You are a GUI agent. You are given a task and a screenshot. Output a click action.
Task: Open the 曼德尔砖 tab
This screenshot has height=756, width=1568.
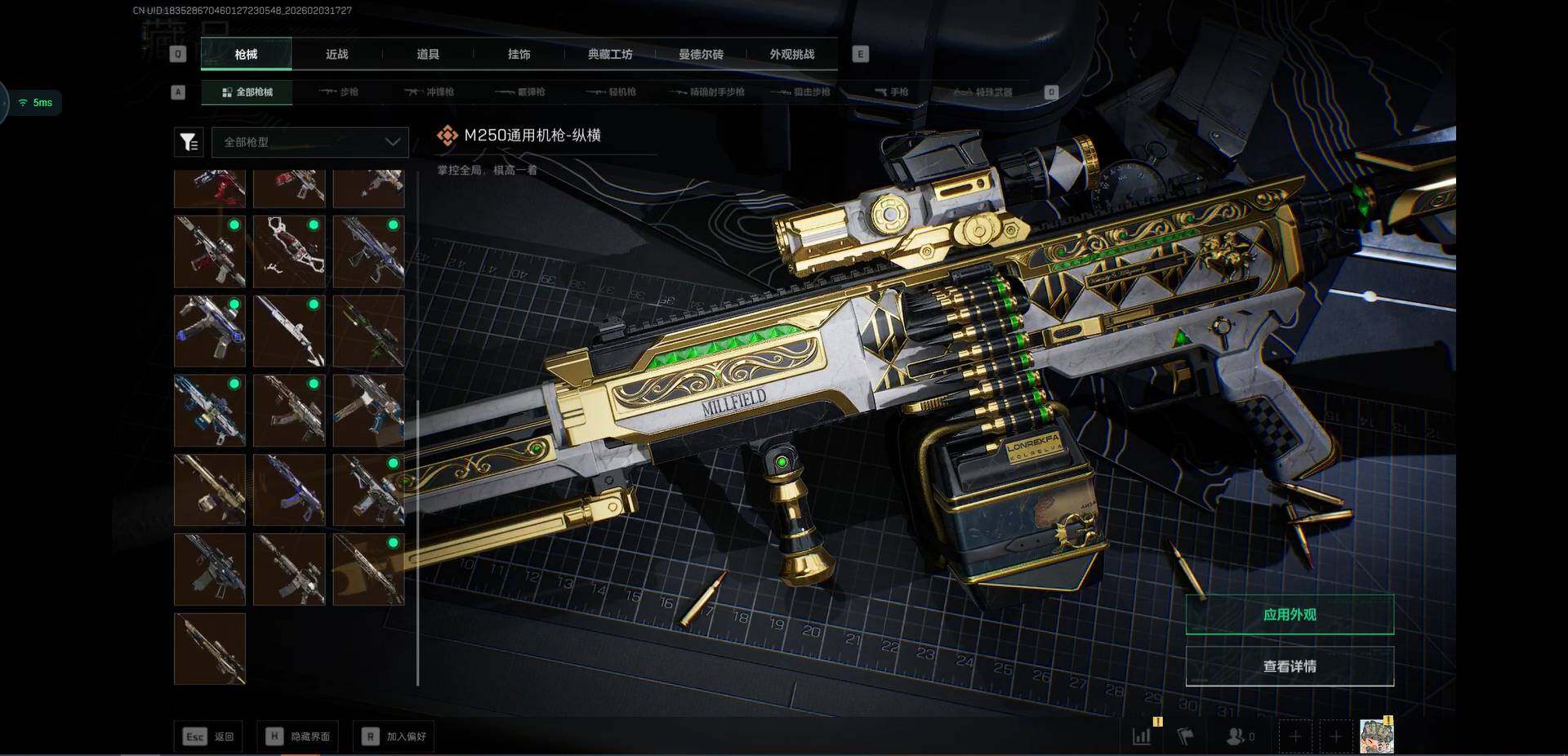click(701, 55)
